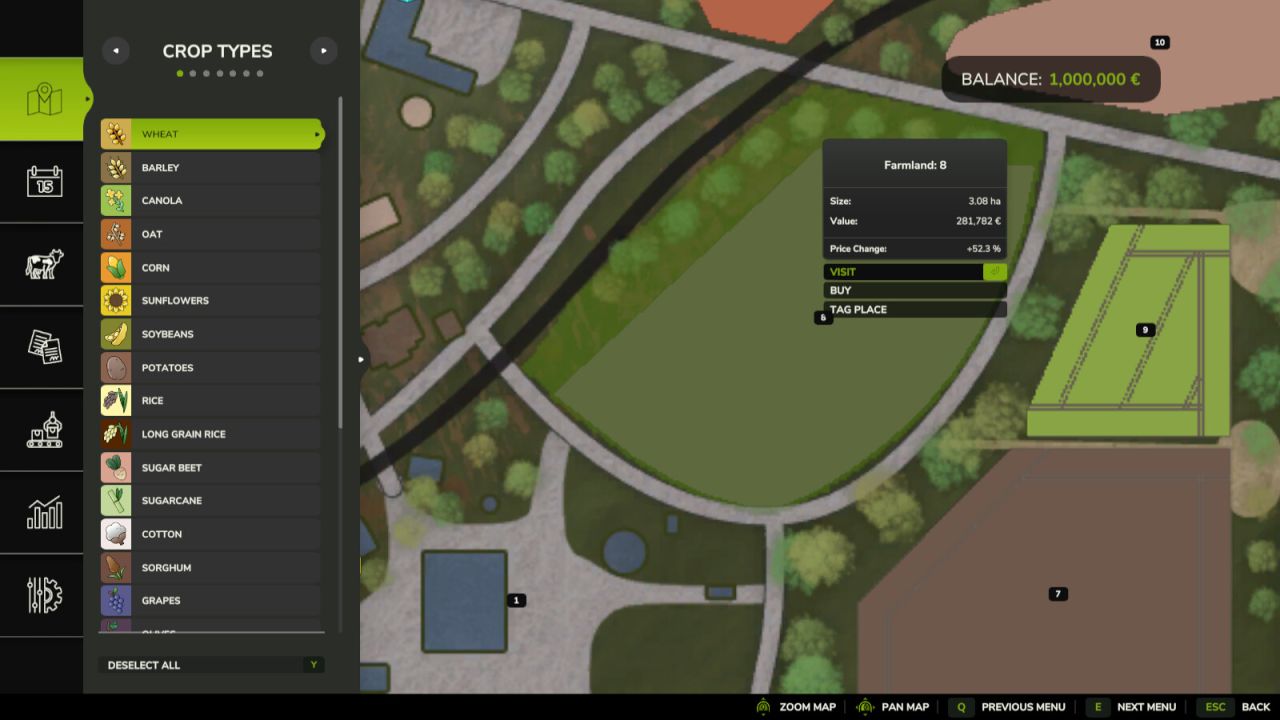
Task: Open game settings sliders icon
Action: 41,596
